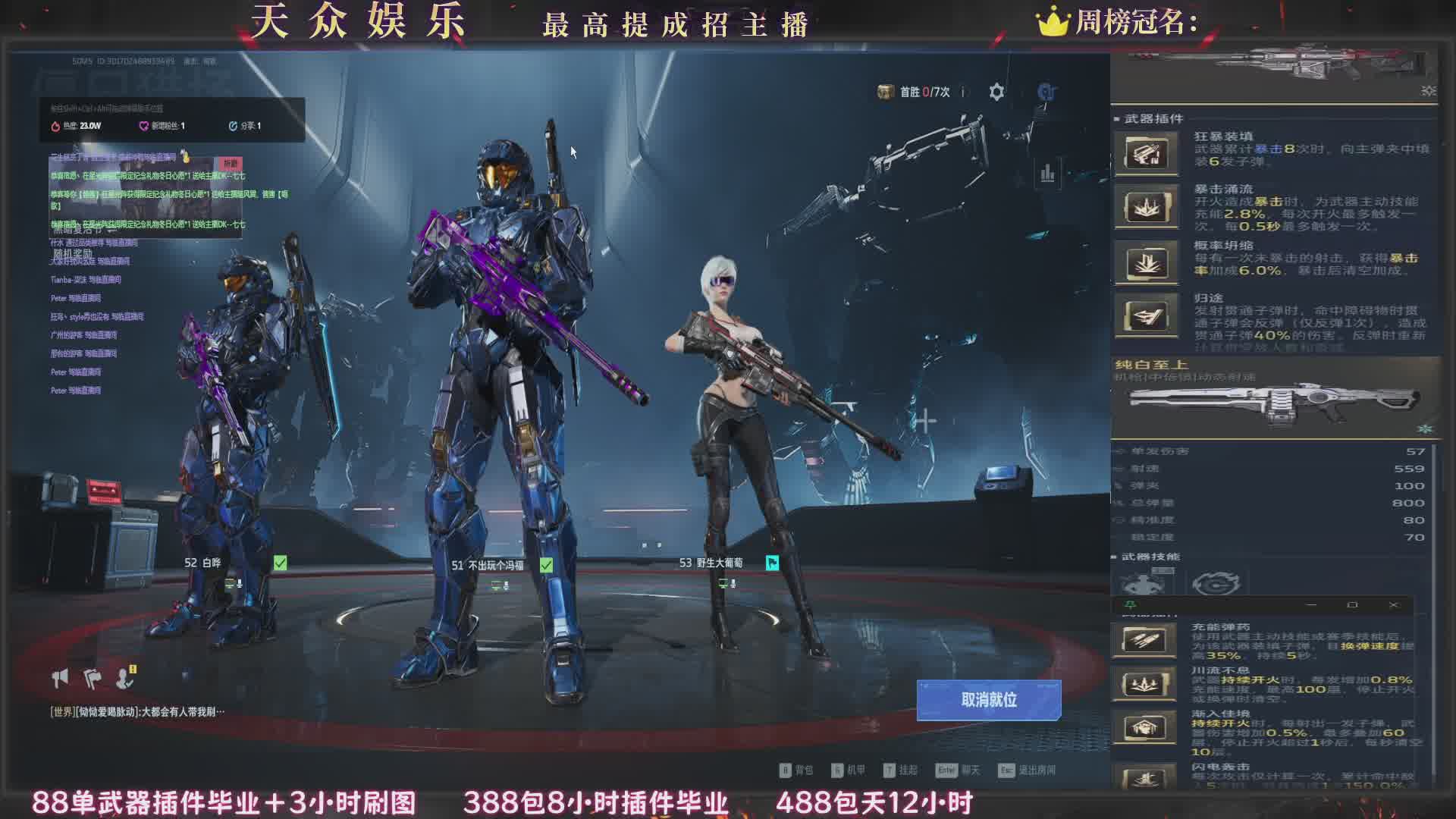
Task: Open the world chat message line
Action: (x=137, y=712)
